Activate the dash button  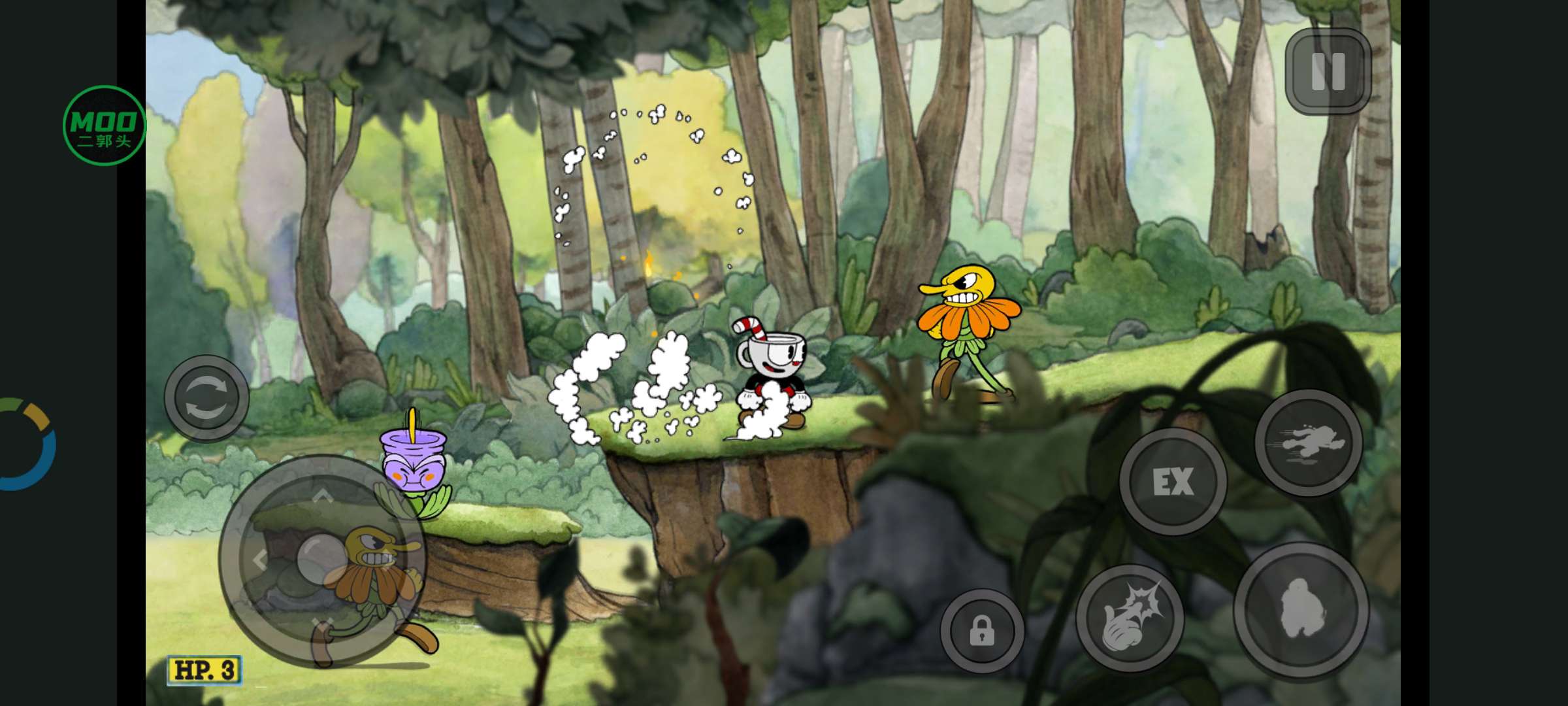click(1308, 443)
